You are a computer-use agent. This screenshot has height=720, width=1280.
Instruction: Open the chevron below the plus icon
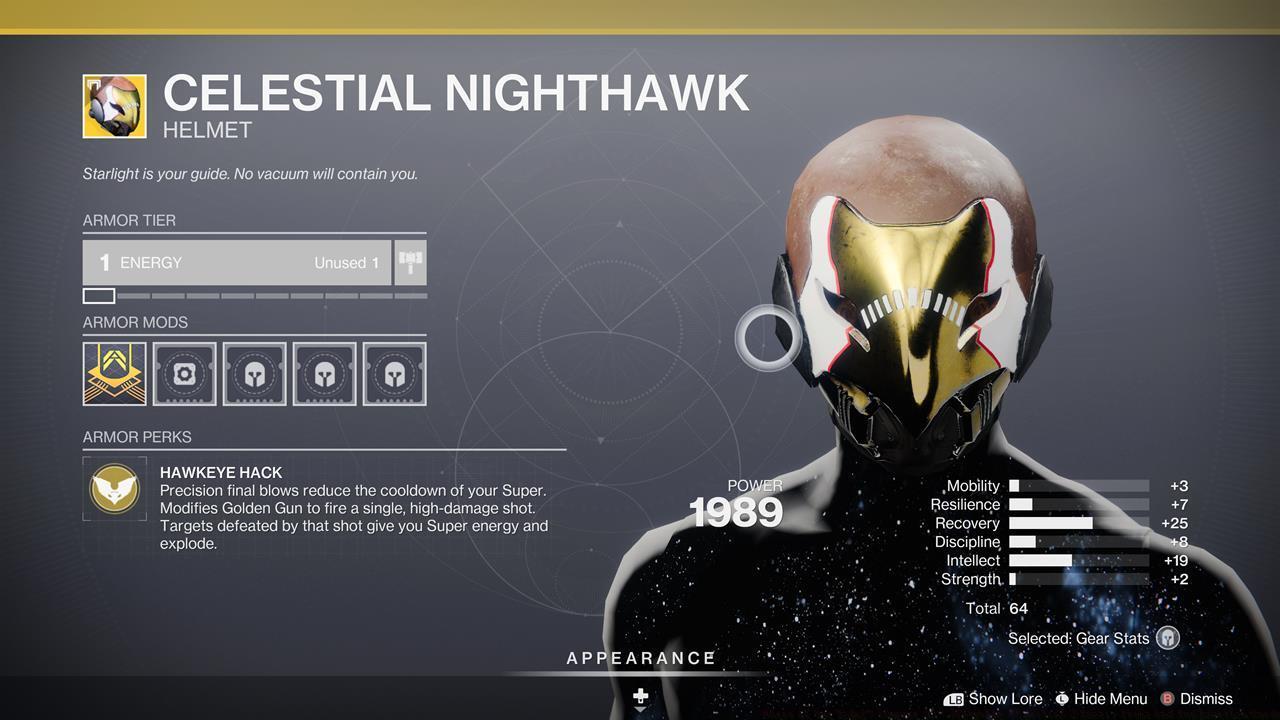click(639, 712)
